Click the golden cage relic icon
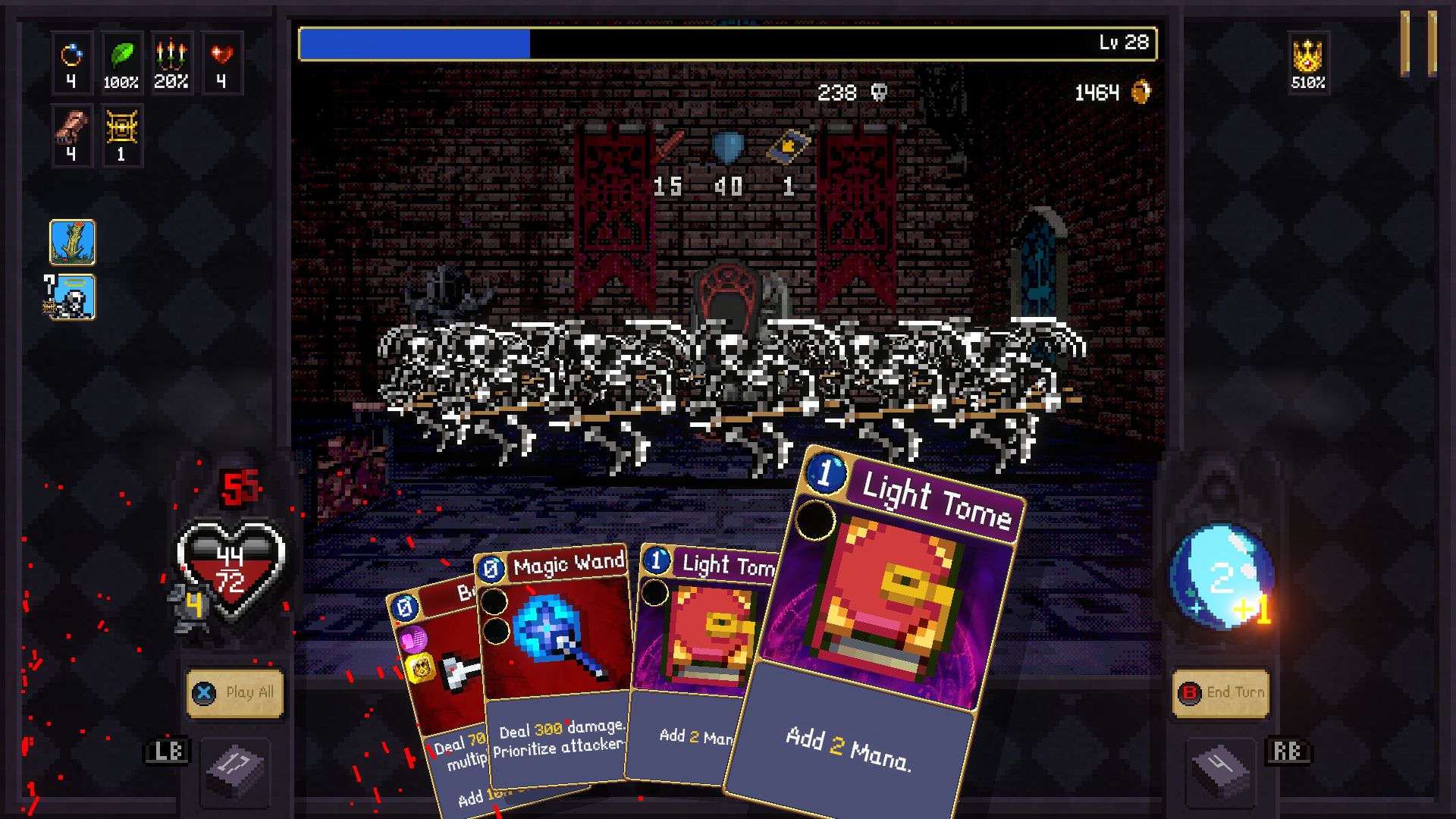The image size is (1456, 819). [122, 135]
